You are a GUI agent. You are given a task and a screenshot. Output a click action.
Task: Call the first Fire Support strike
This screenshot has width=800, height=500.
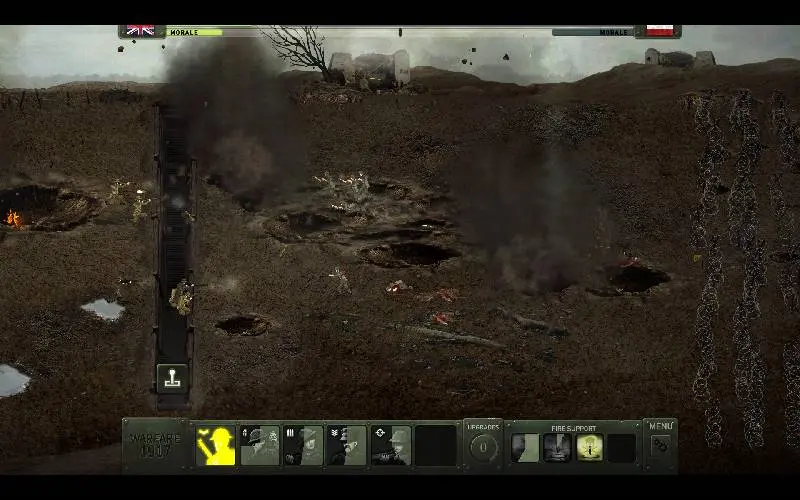pyautogui.click(x=526, y=448)
